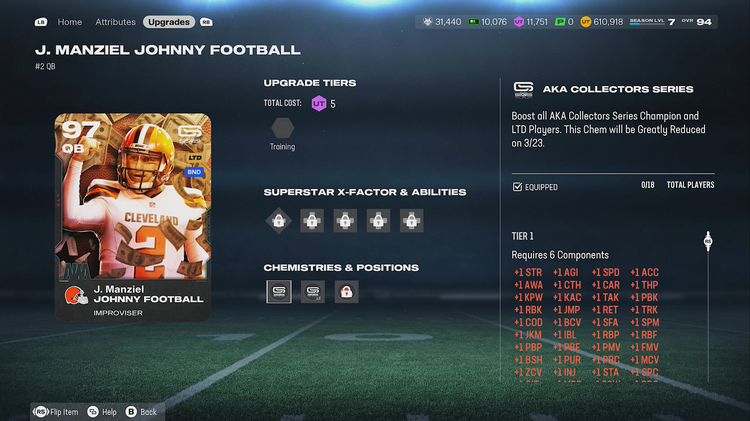The image size is (750, 421).
Task: Click the tier list scrollbar
Action: pos(708,300)
